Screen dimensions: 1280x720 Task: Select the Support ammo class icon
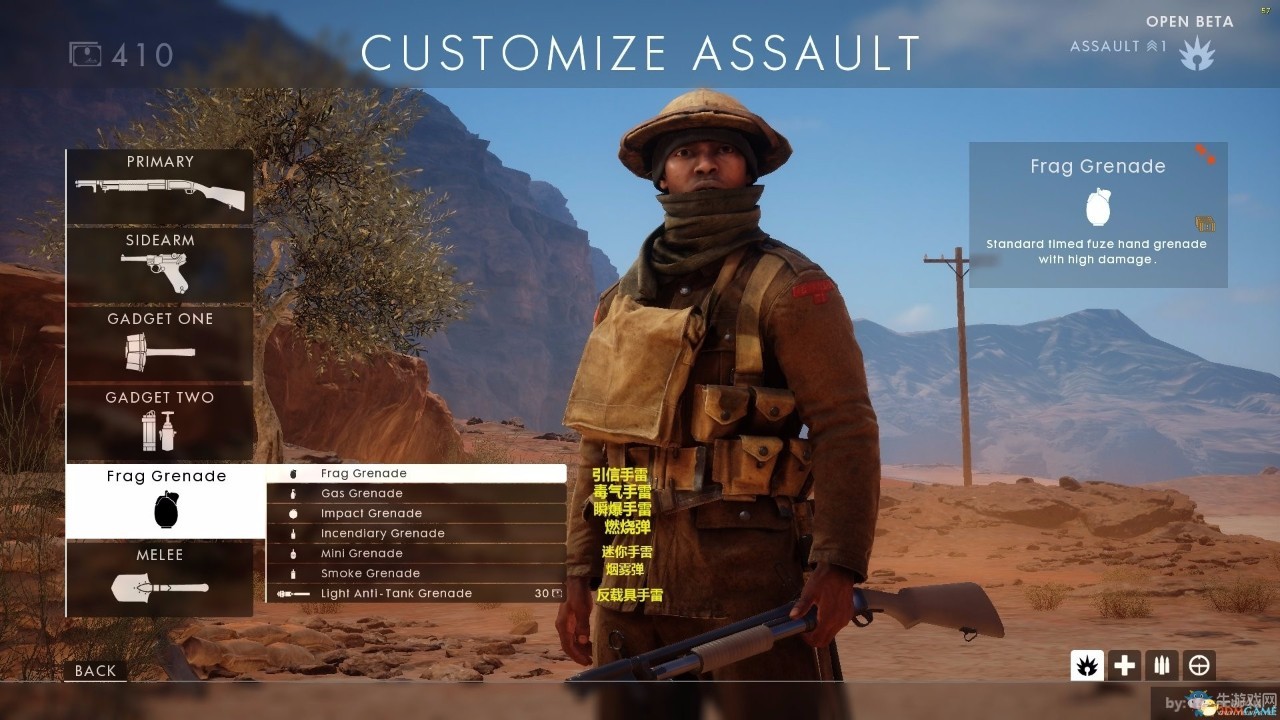point(1162,665)
